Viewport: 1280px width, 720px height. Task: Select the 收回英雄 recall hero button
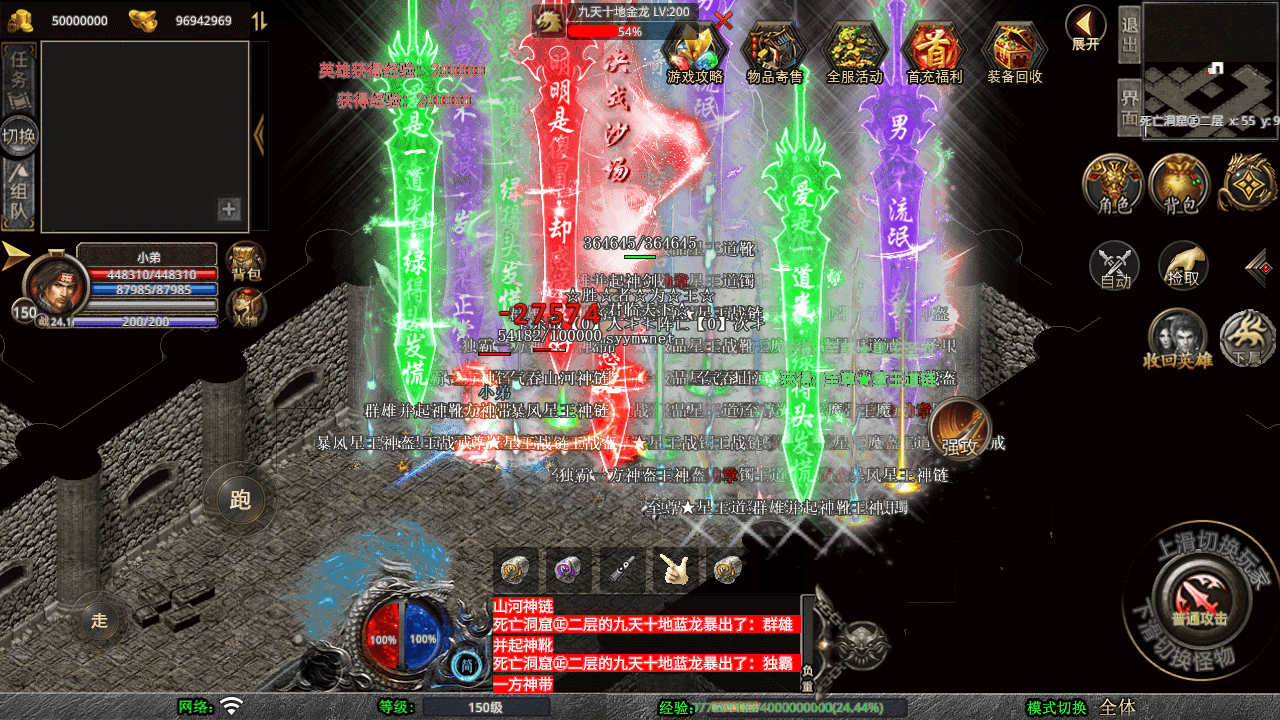(x=1177, y=338)
